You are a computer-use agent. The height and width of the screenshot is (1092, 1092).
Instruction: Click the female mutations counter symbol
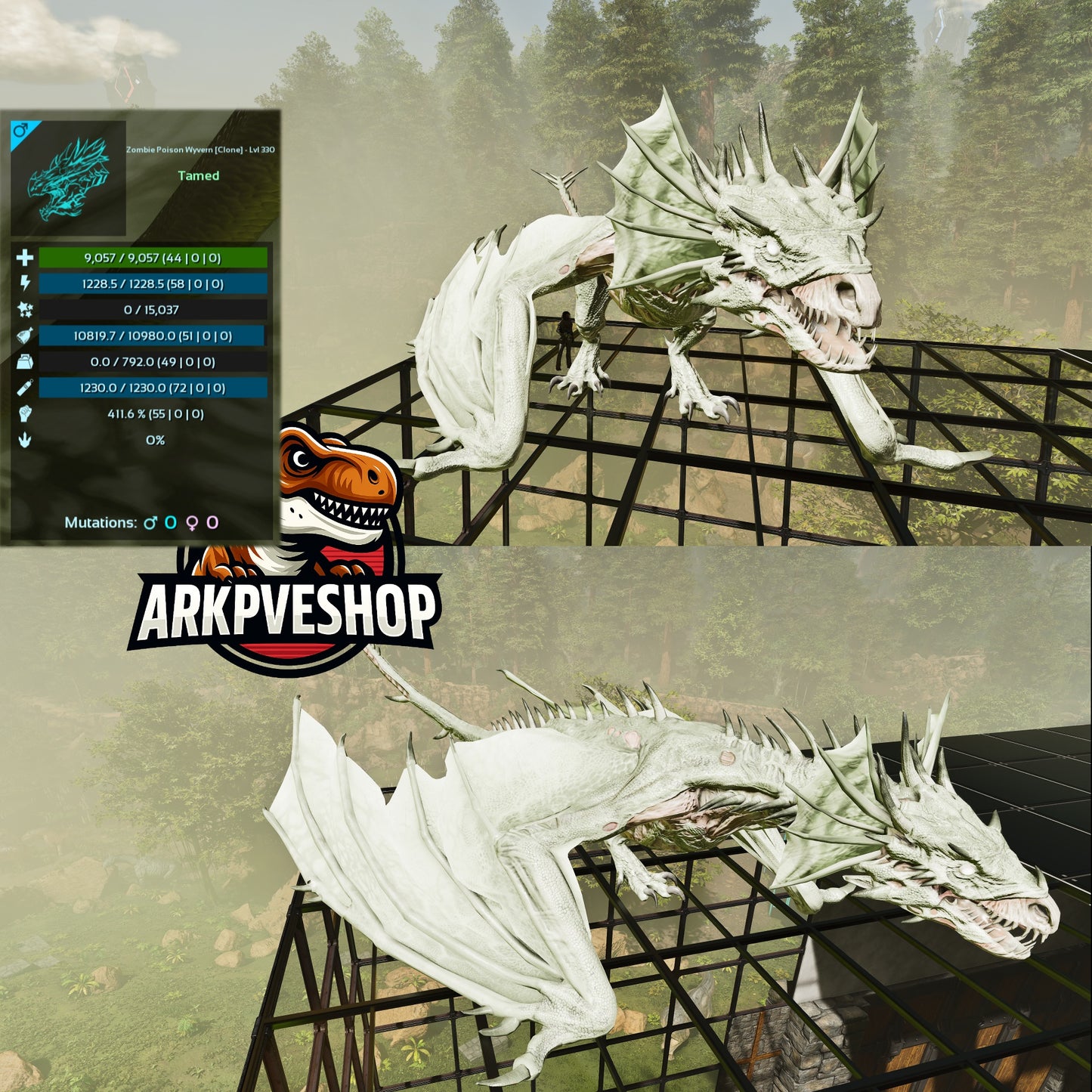tap(191, 521)
